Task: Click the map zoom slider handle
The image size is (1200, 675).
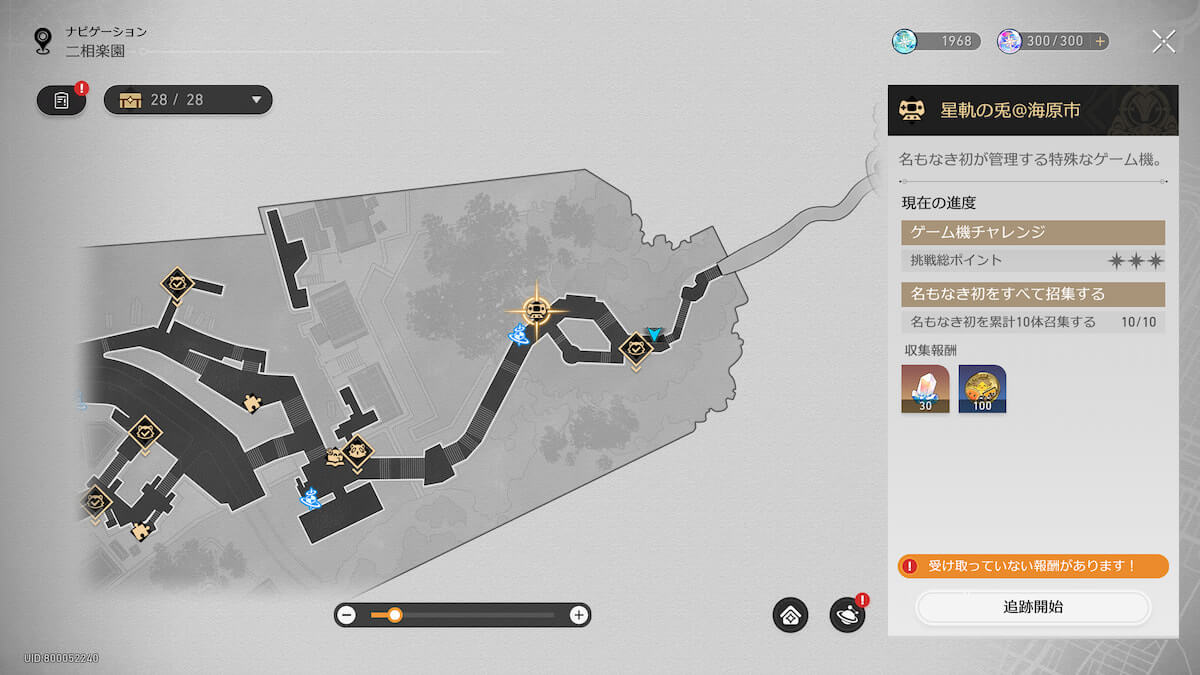Action: (395, 615)
